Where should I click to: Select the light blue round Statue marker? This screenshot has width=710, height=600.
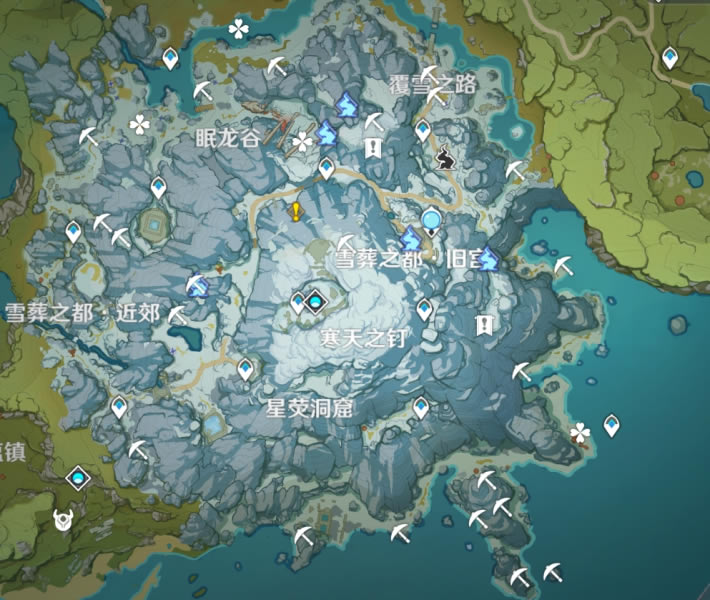(431, 221)
